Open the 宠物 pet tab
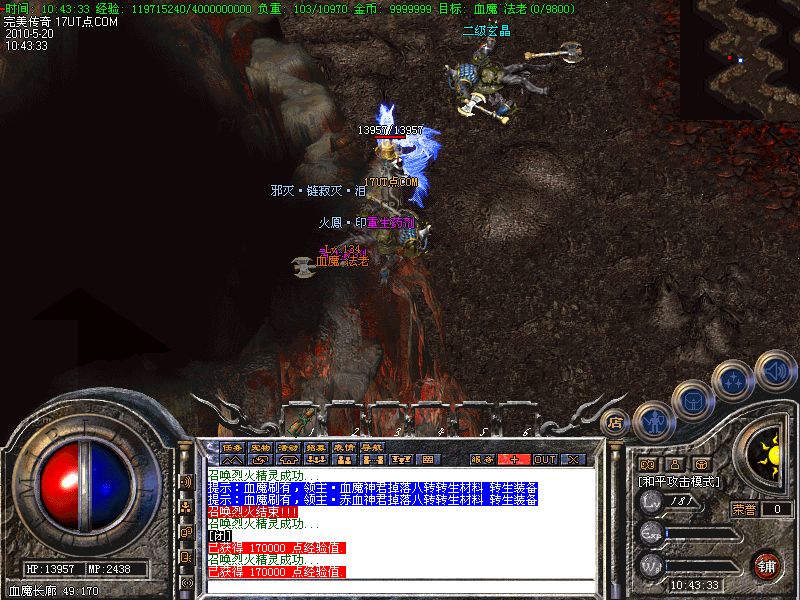Viewport: 800px width, 600px height. (260, 446)
